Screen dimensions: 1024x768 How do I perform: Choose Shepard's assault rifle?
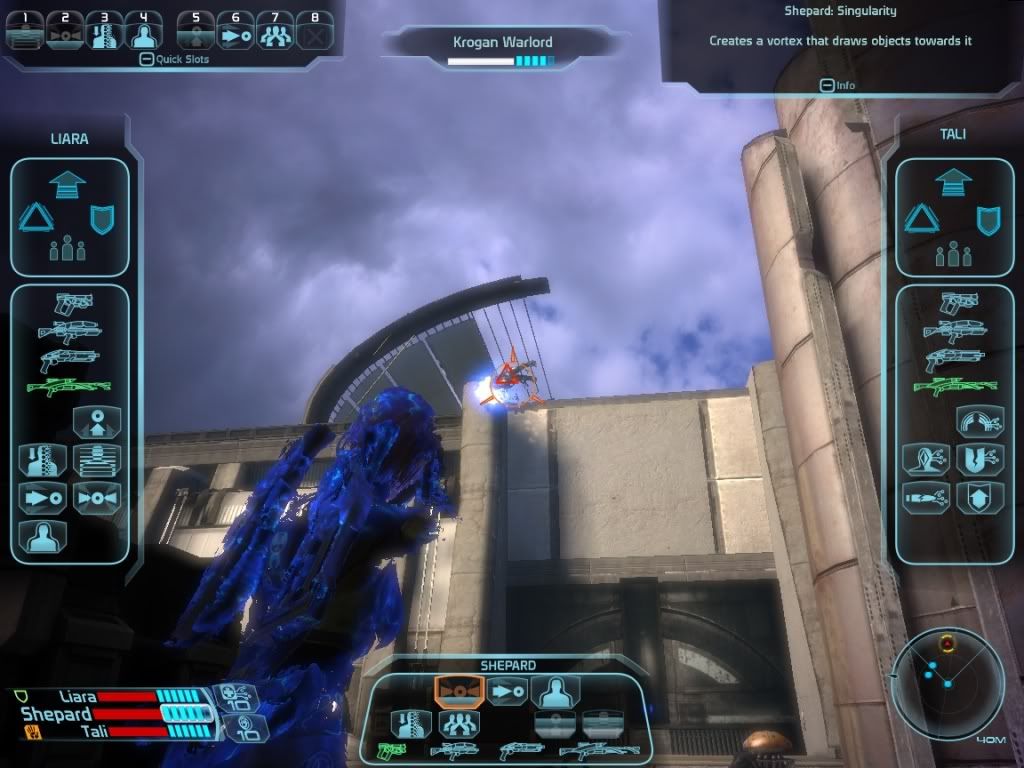point(453,748)
